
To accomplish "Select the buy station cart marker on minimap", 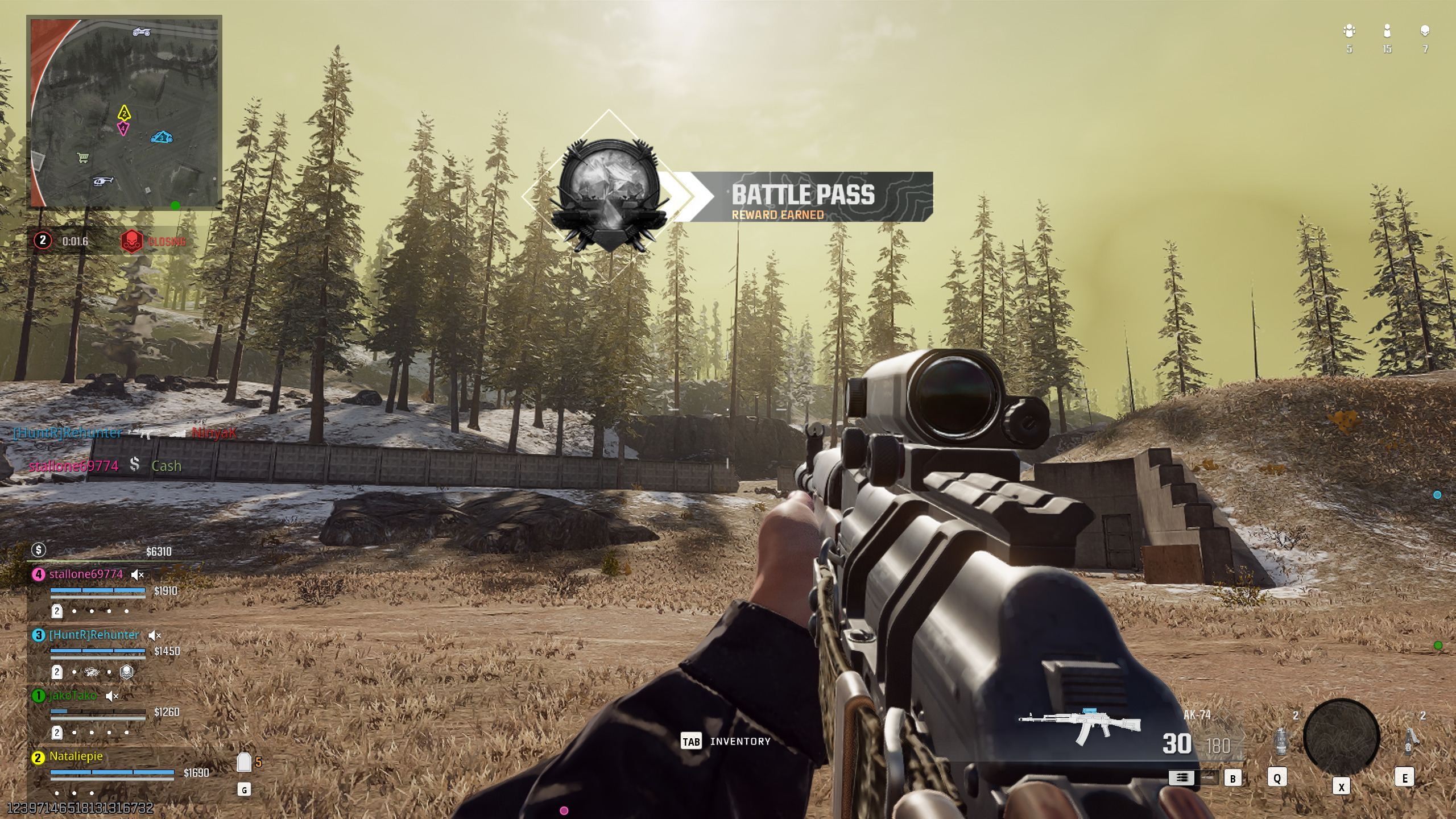I will point(83,158).
